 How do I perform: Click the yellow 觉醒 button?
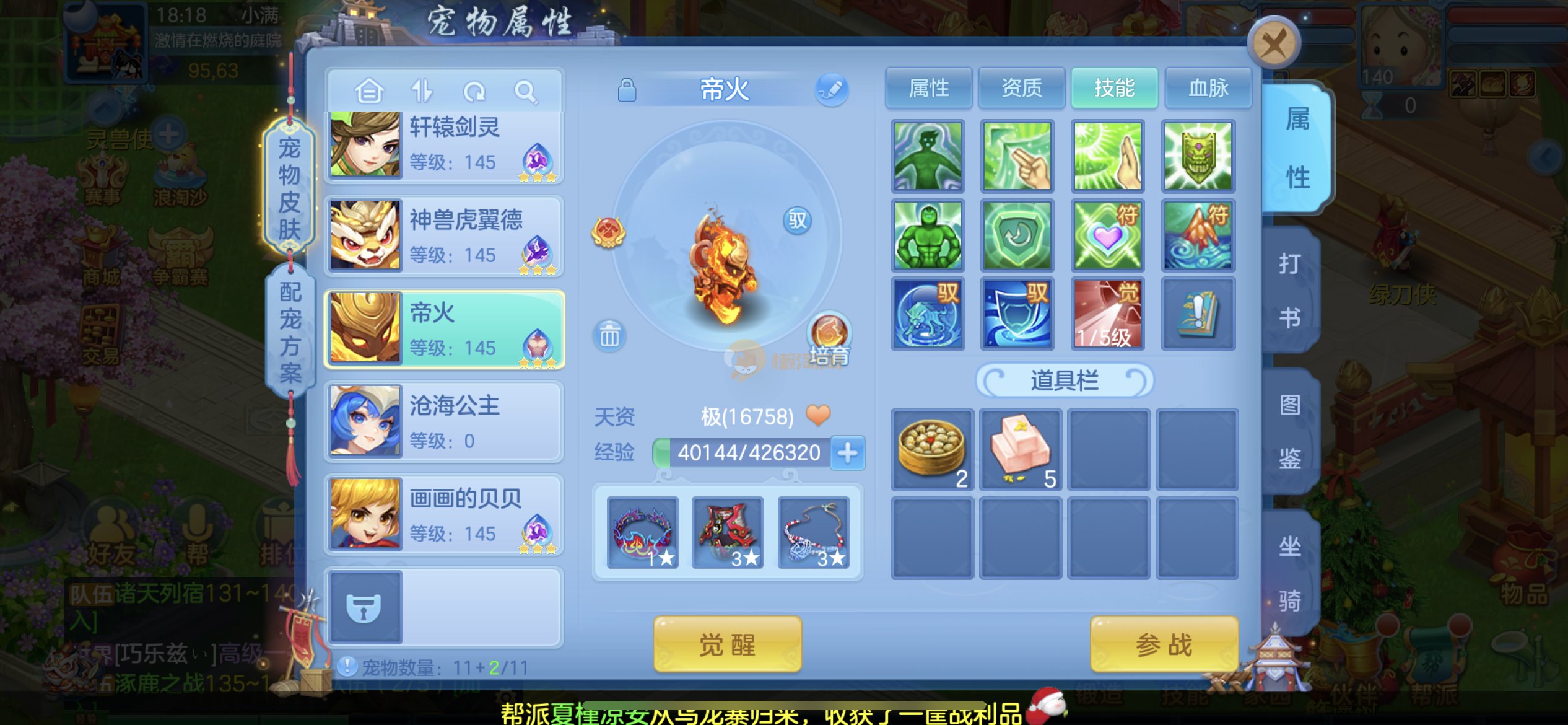coord(727,644)
